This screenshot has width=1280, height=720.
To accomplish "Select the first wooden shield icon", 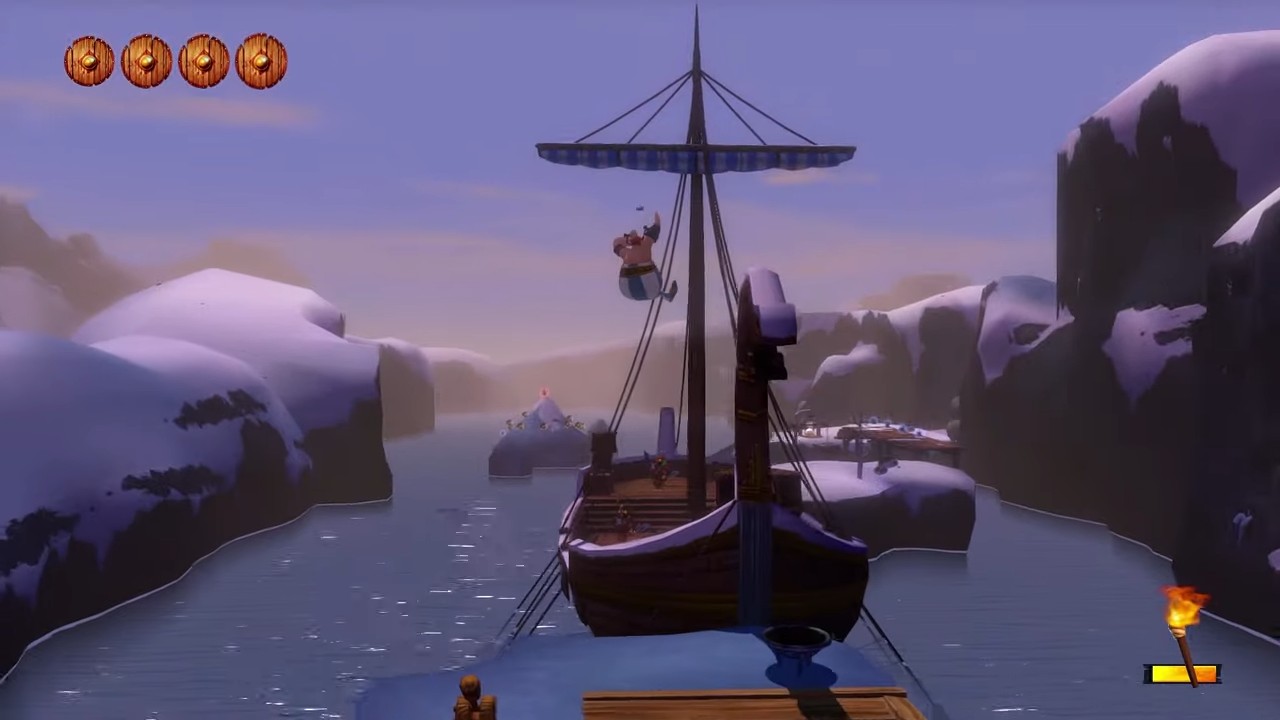I will [x=89, y=62].
